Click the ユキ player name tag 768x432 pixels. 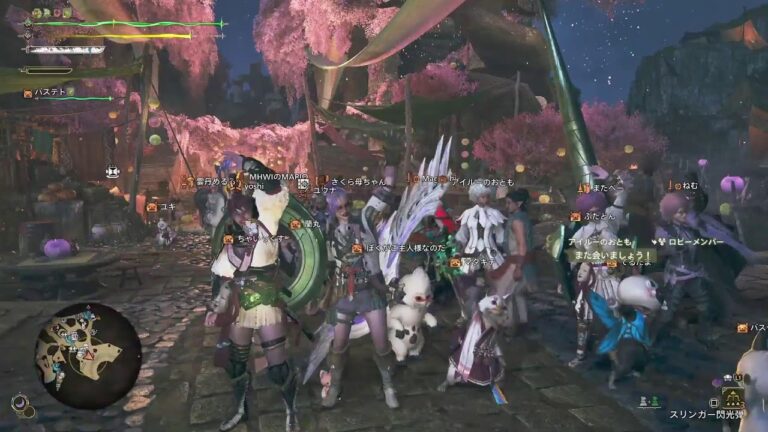(166, 208)
